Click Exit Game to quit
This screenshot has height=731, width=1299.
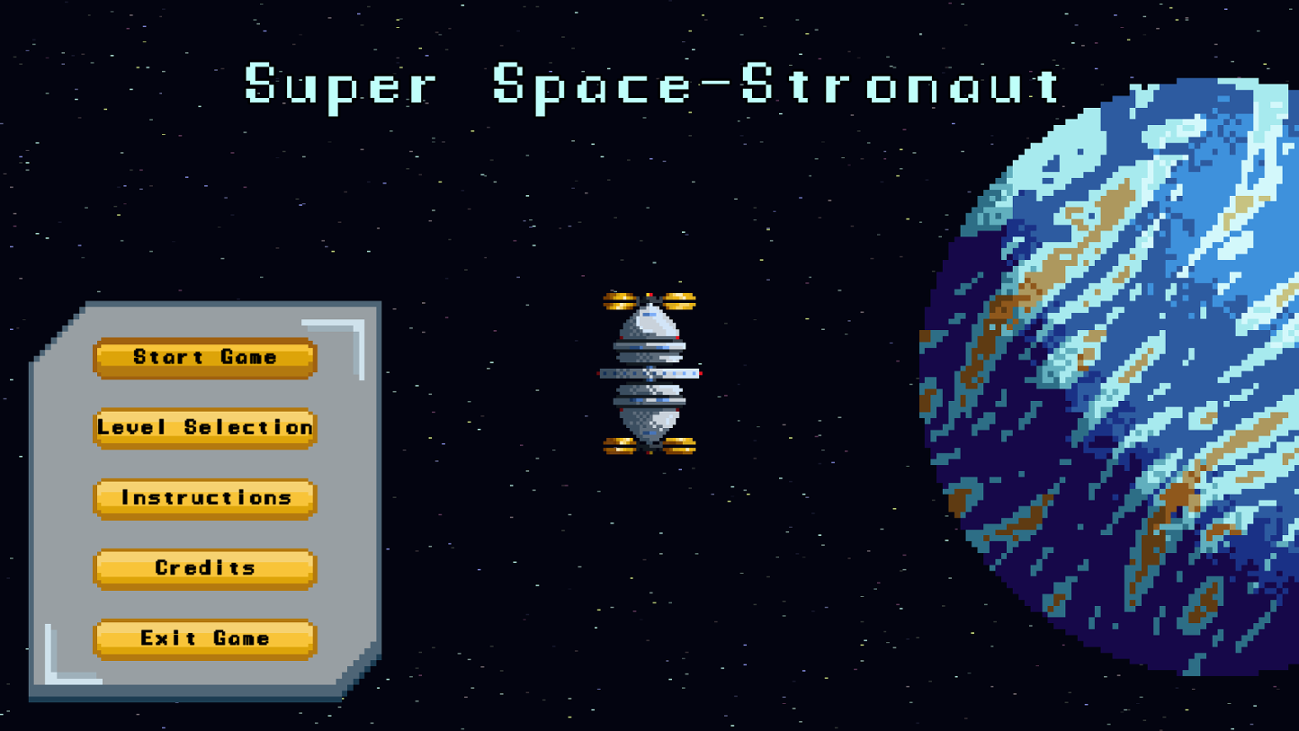click(204, 638)
